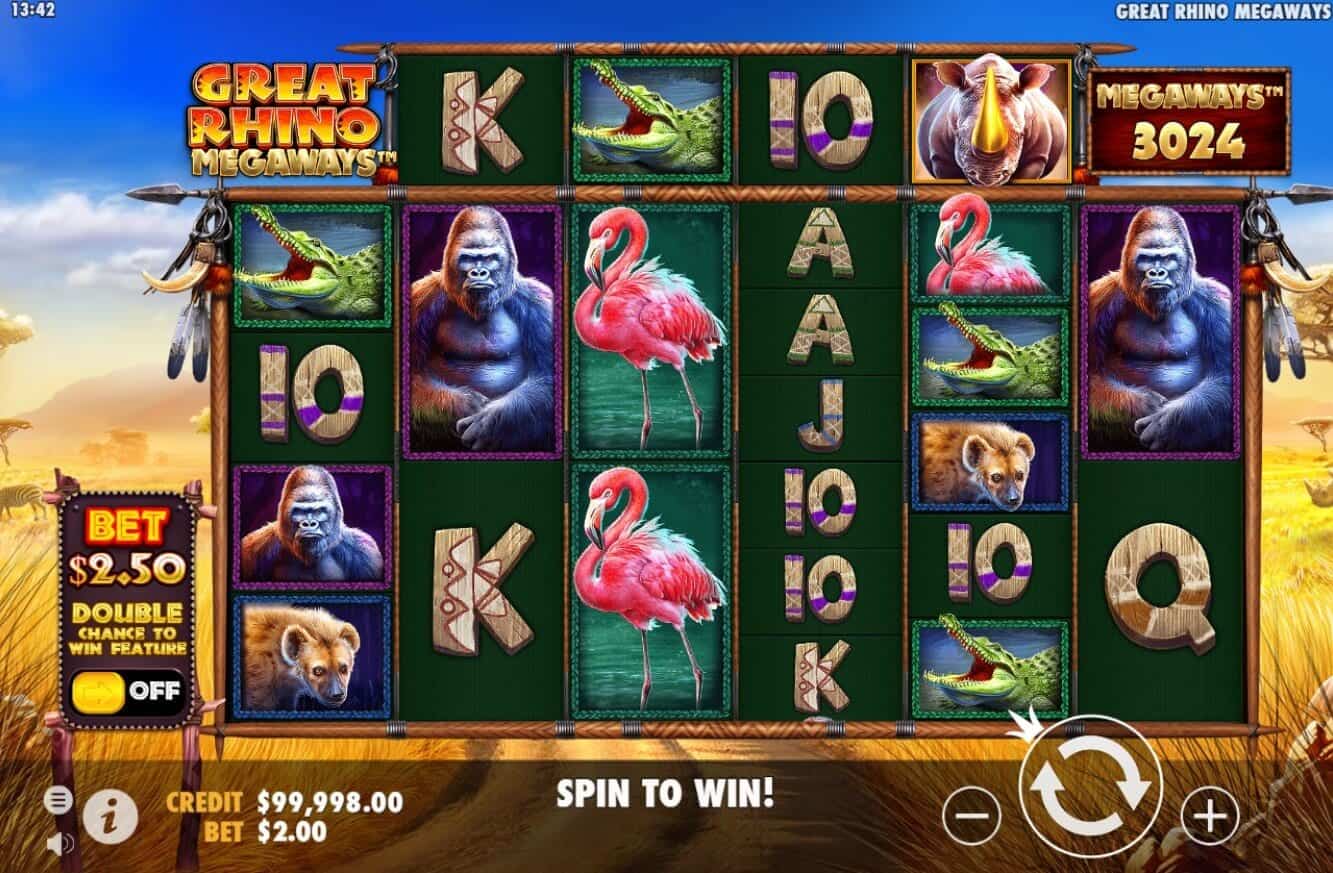This screenshot has height=873, width=1333.
Task: Select the golden Rhino scatter symbol
Action: pos(992,122)
